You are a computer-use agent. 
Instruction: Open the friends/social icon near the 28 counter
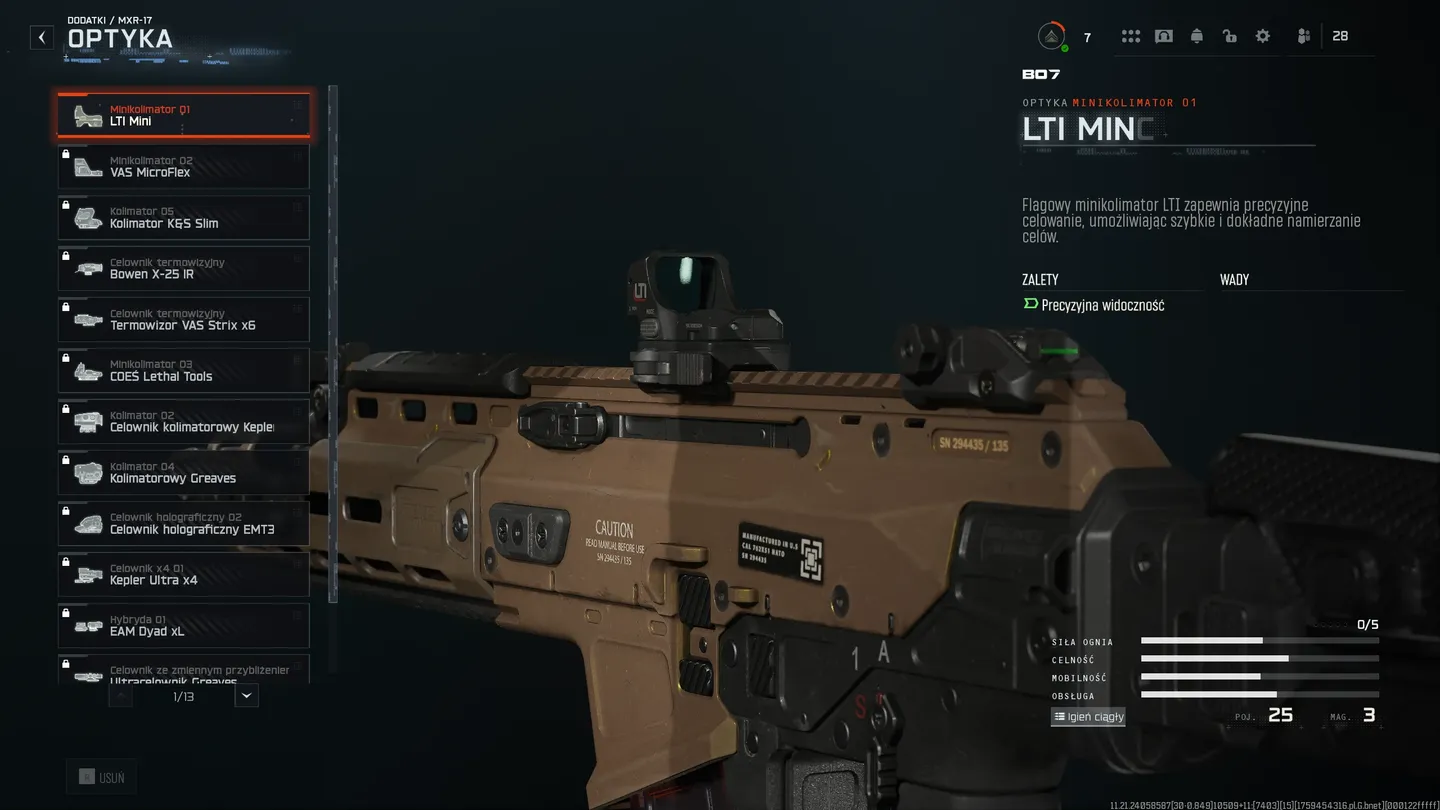[x=1303, y=35]
